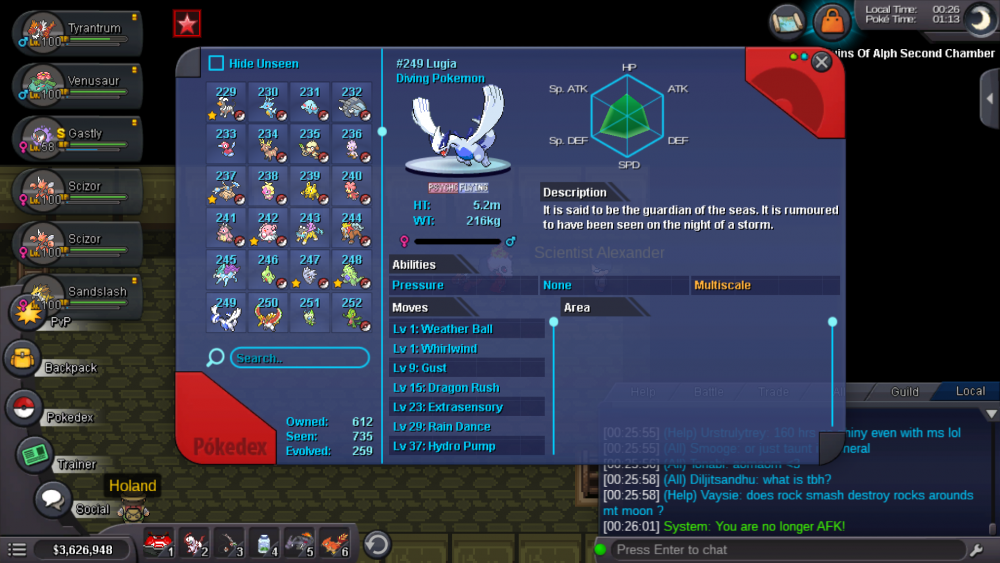Click the Pokedex search field
1000x563 pixels.
(x=299, y=357)
